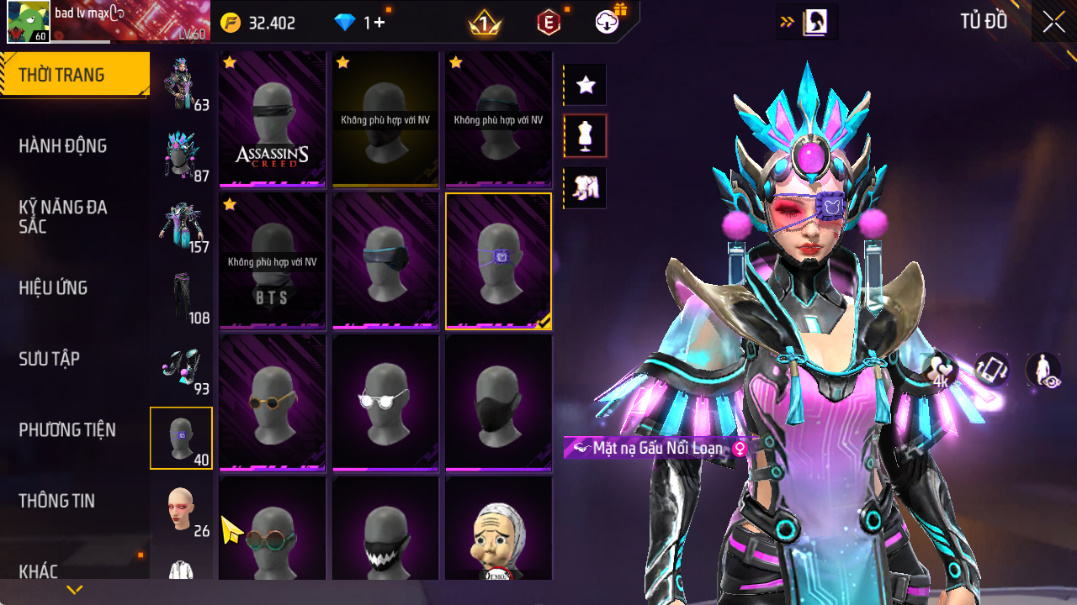Switch to the HÀNH ĐỘNG tab
This screenshot has width=1077, height=605.
(62, 146)
